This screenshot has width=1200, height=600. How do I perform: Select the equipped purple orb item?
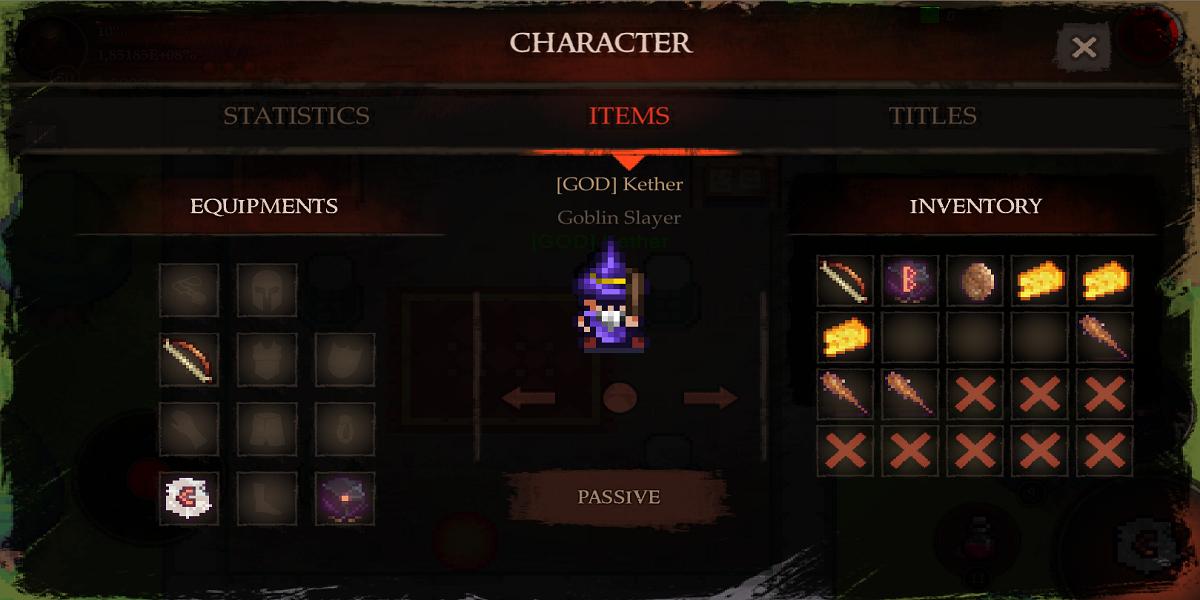(x=345, y=498)
